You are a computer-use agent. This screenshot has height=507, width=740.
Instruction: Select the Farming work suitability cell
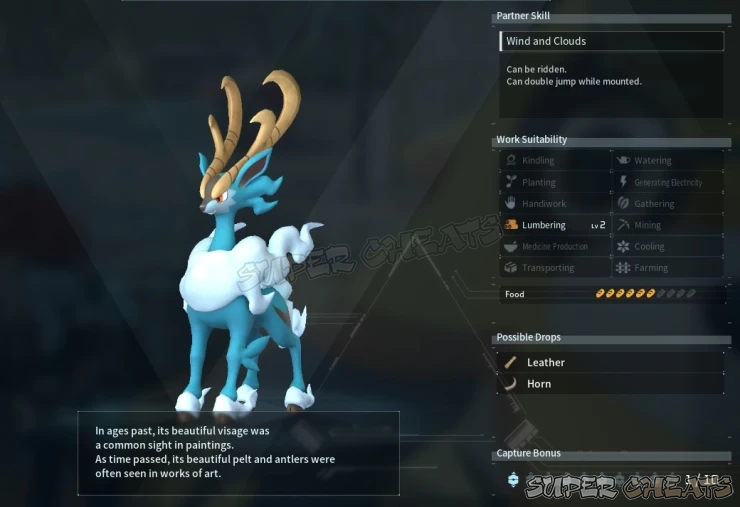point(667,268)
